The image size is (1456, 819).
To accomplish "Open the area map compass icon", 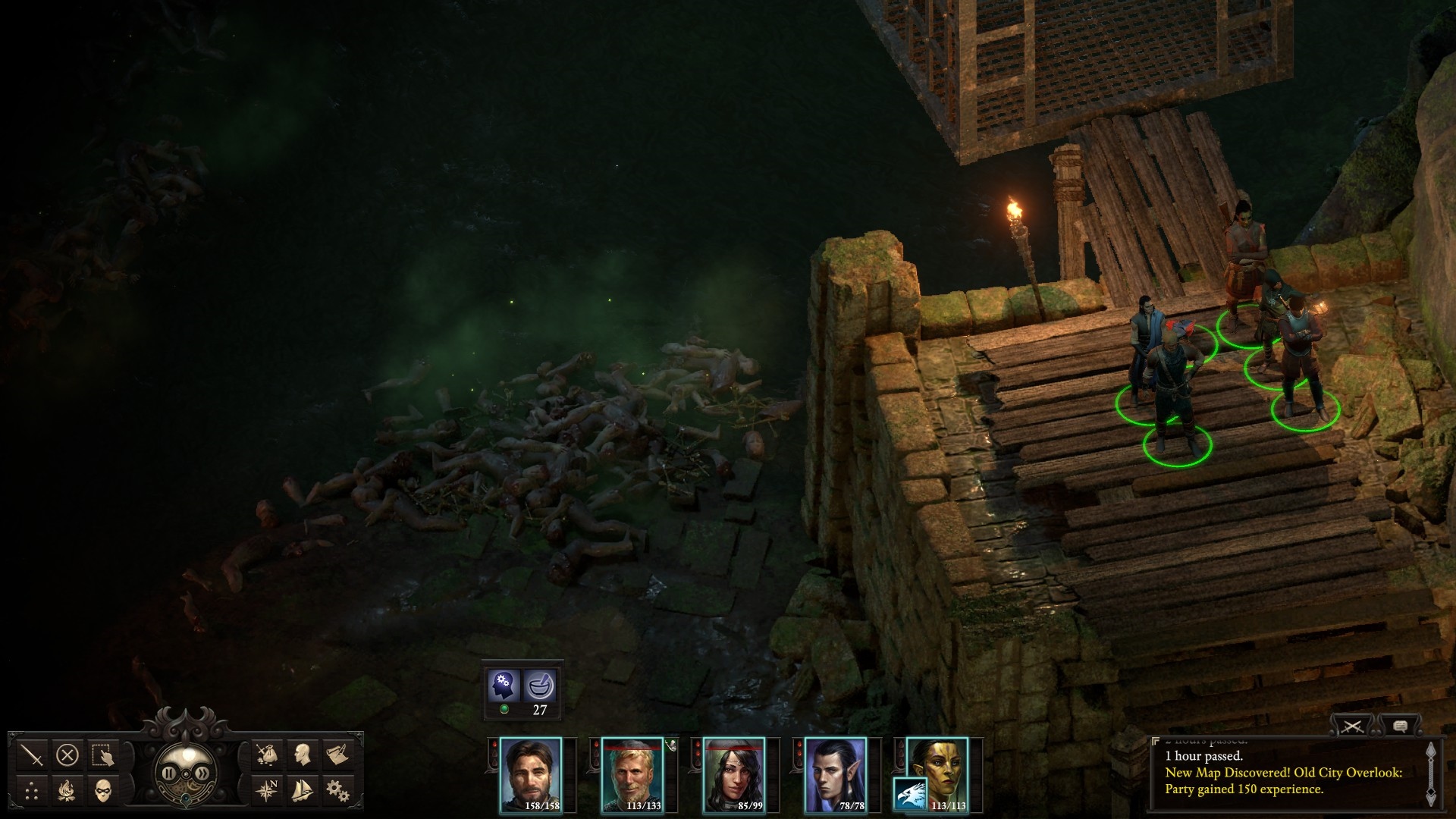I will coord(266,791).
